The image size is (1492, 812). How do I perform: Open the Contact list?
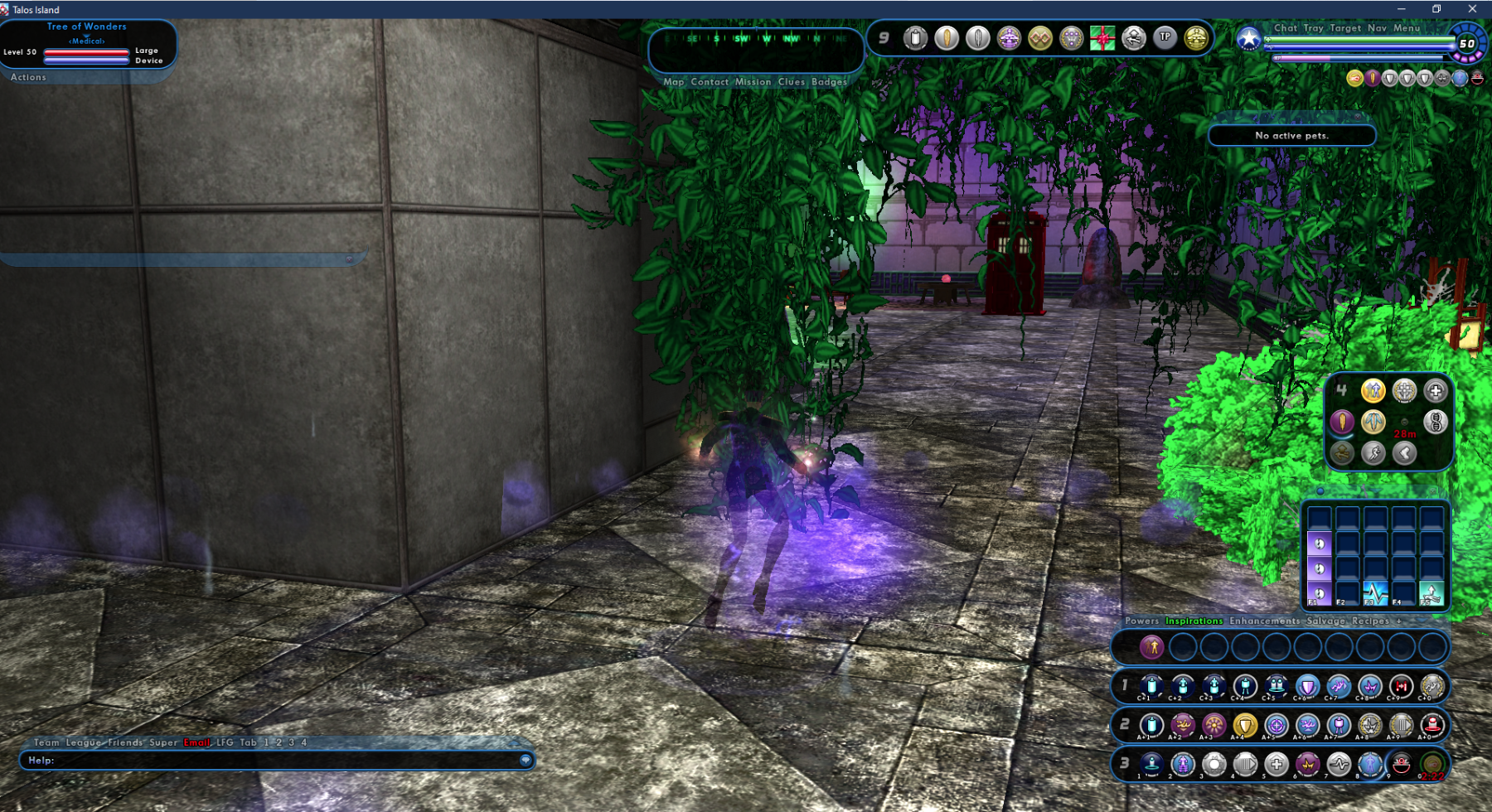[710, 82]
